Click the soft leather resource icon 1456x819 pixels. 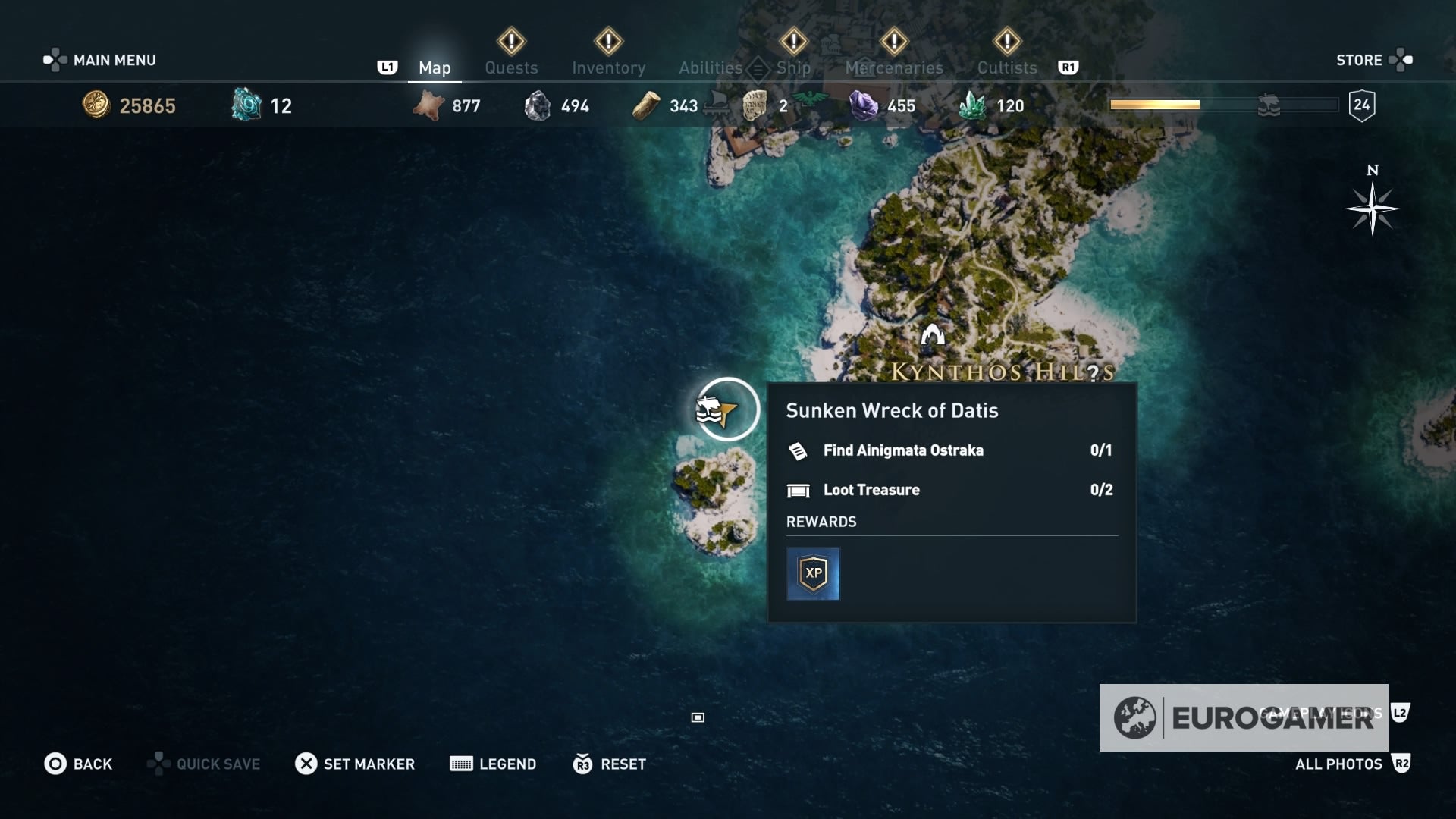pos(427,106)
